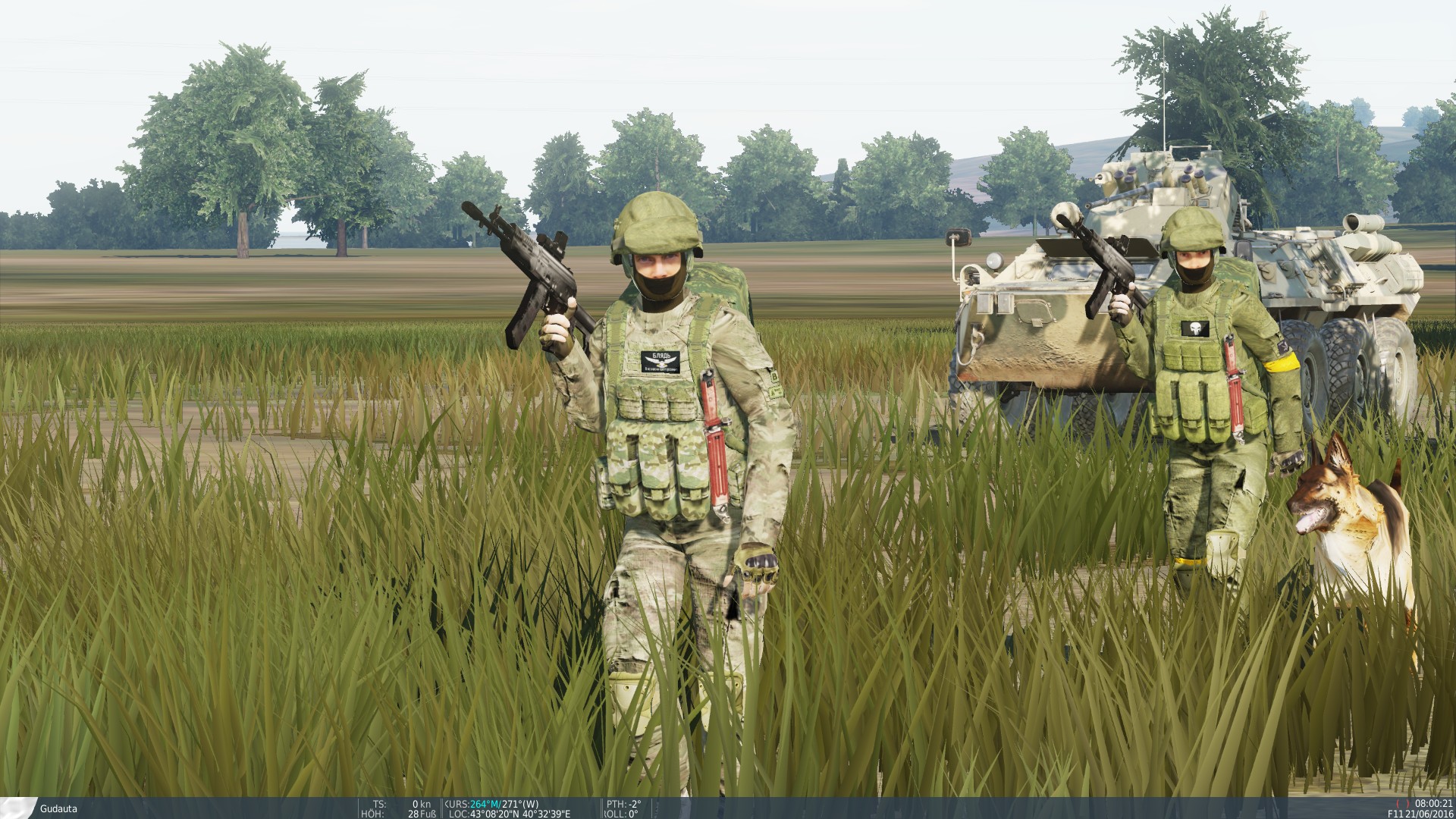Image resolution: width=1456 pixels, height=819 pixels.
Task: Click the PTH pitch readout
Action: (x=623, y=804)
